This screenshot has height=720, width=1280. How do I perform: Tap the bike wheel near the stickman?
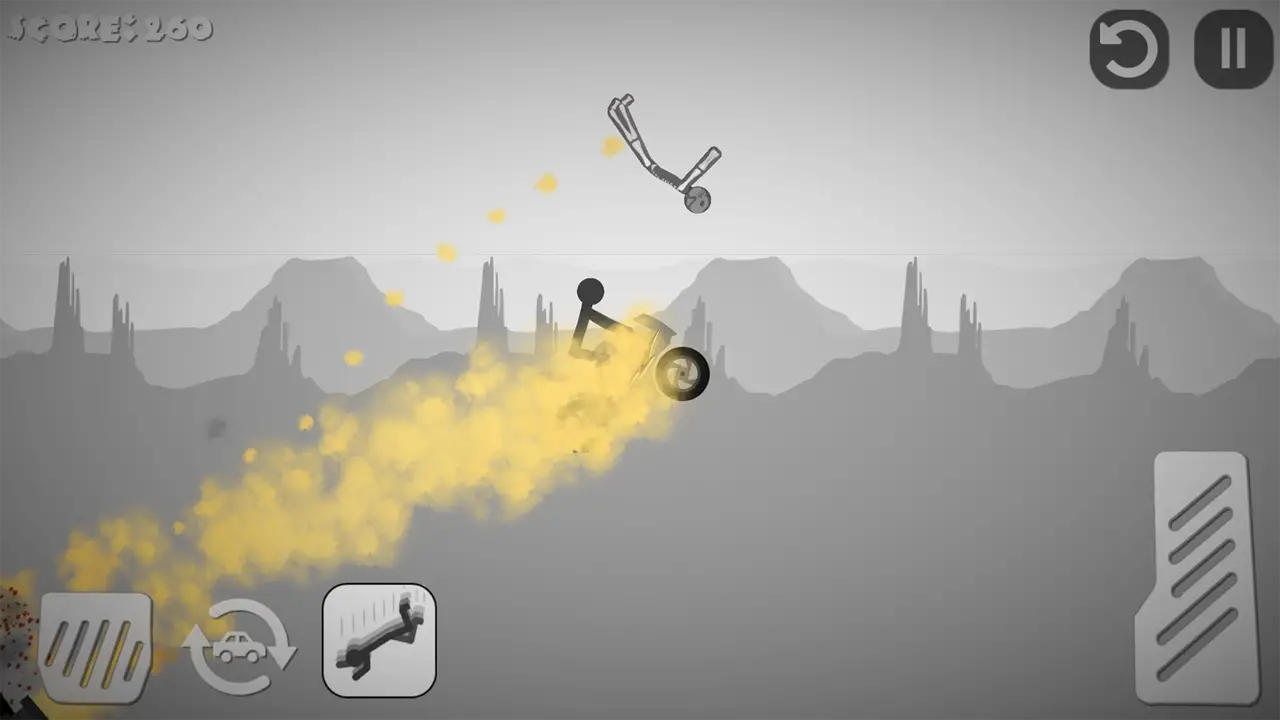click(683, 375)
